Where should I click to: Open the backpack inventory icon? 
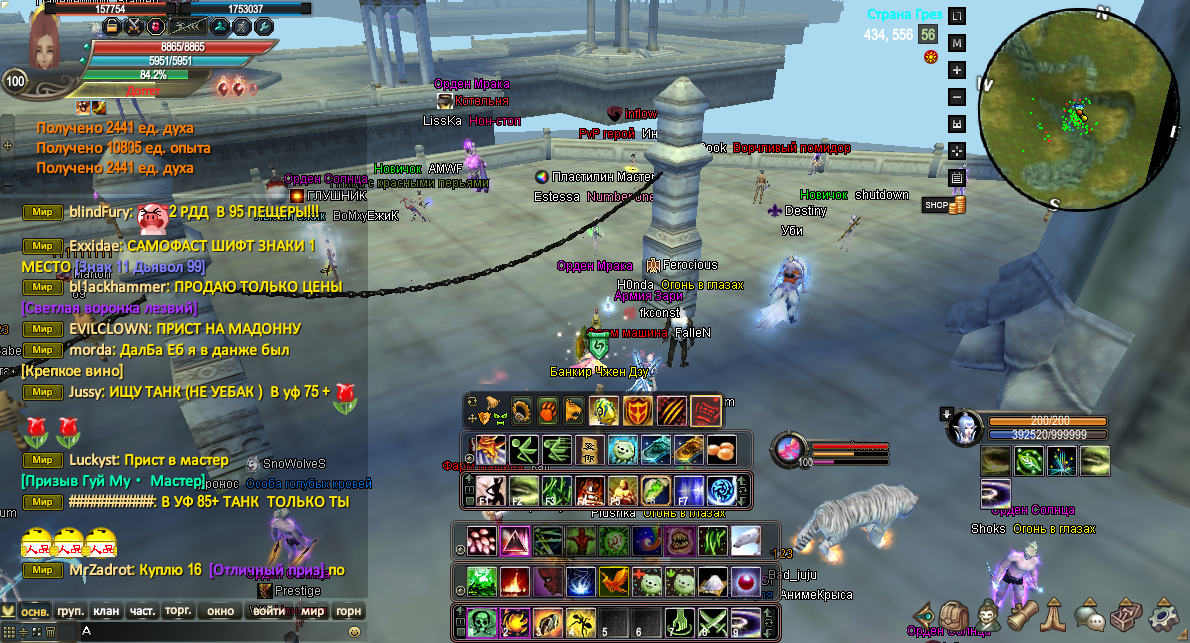(x=955, y=613)
